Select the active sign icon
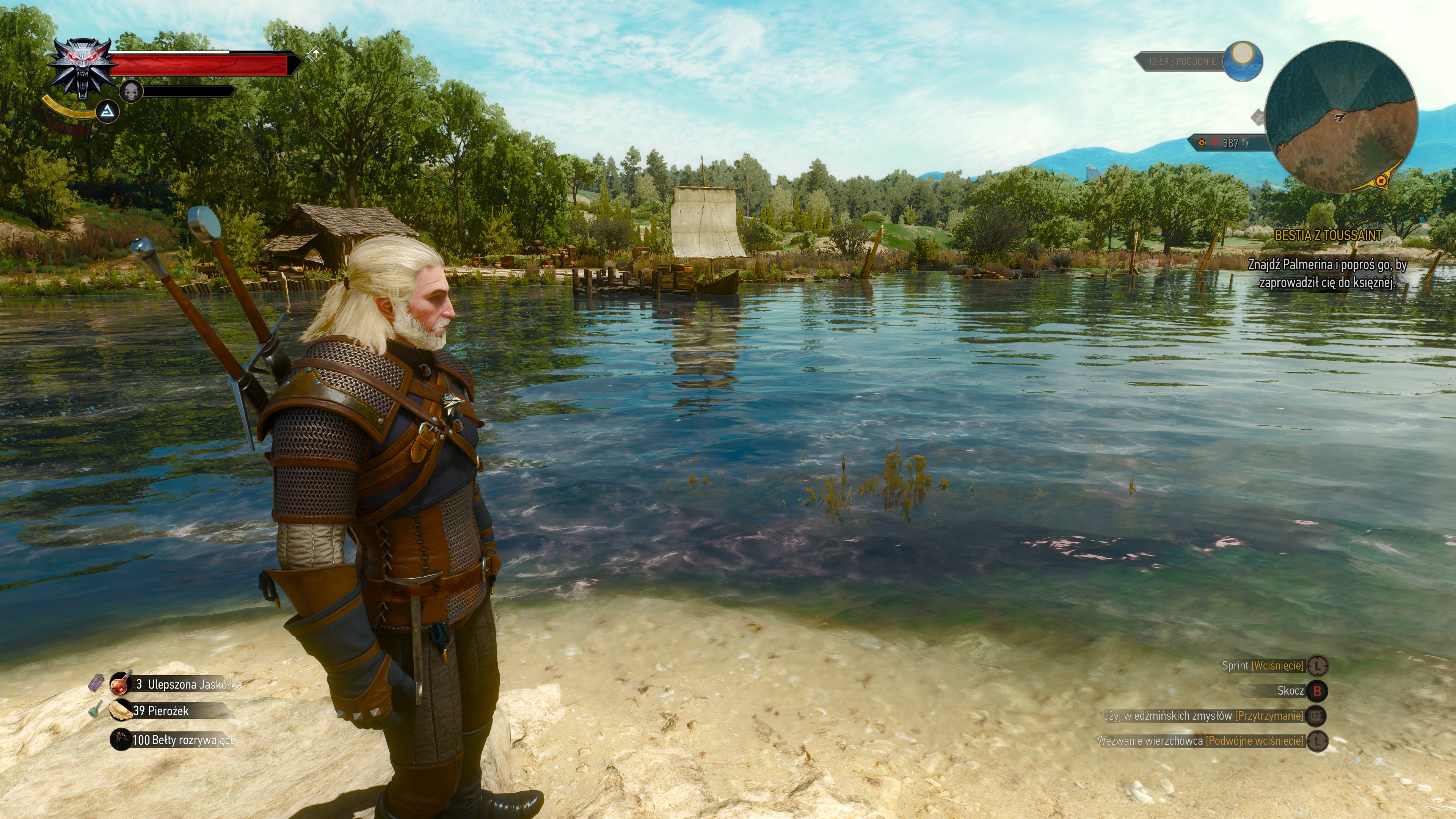This screenshot has width=1456, height=819. [x=107, y=112]
